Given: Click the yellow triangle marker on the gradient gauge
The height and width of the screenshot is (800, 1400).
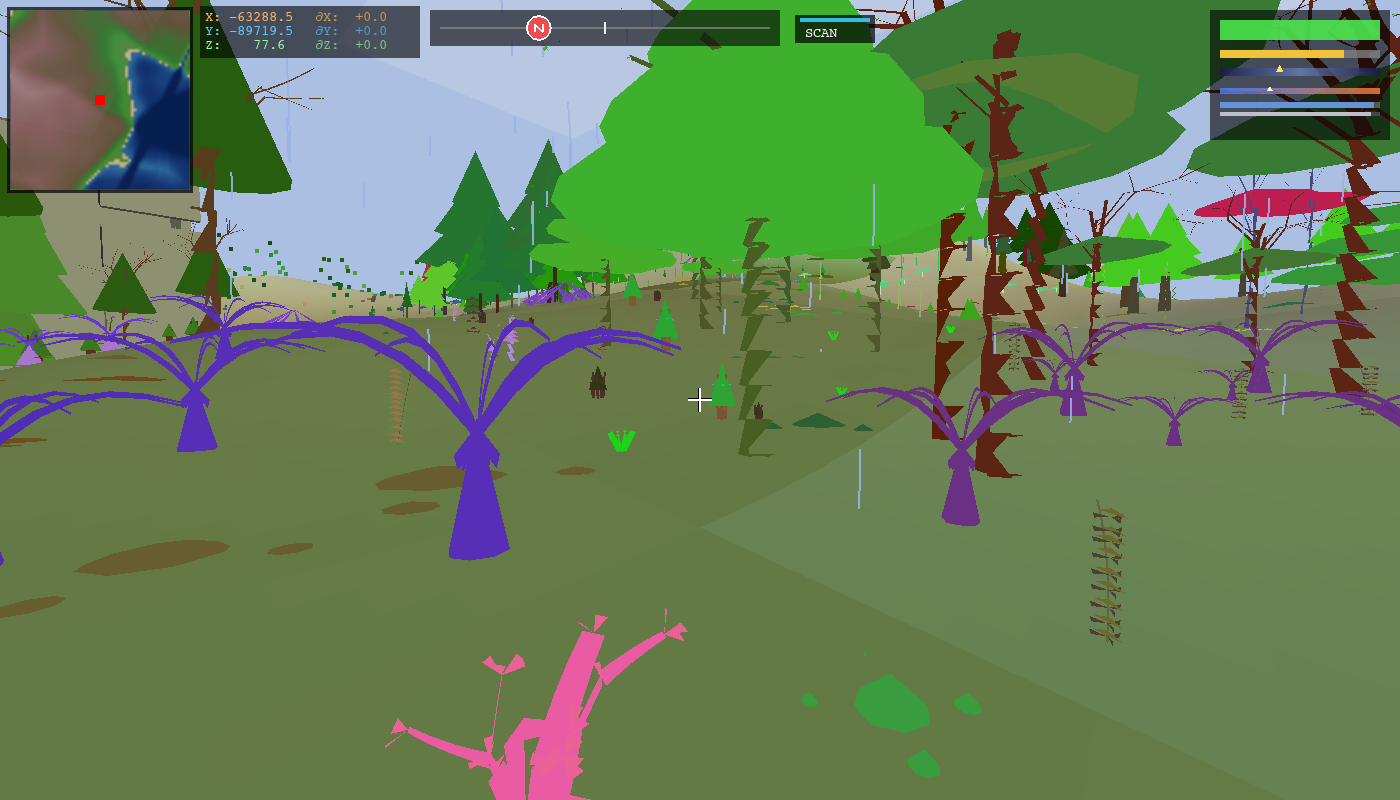Looking at the screenshot, I should (1279, 69).
